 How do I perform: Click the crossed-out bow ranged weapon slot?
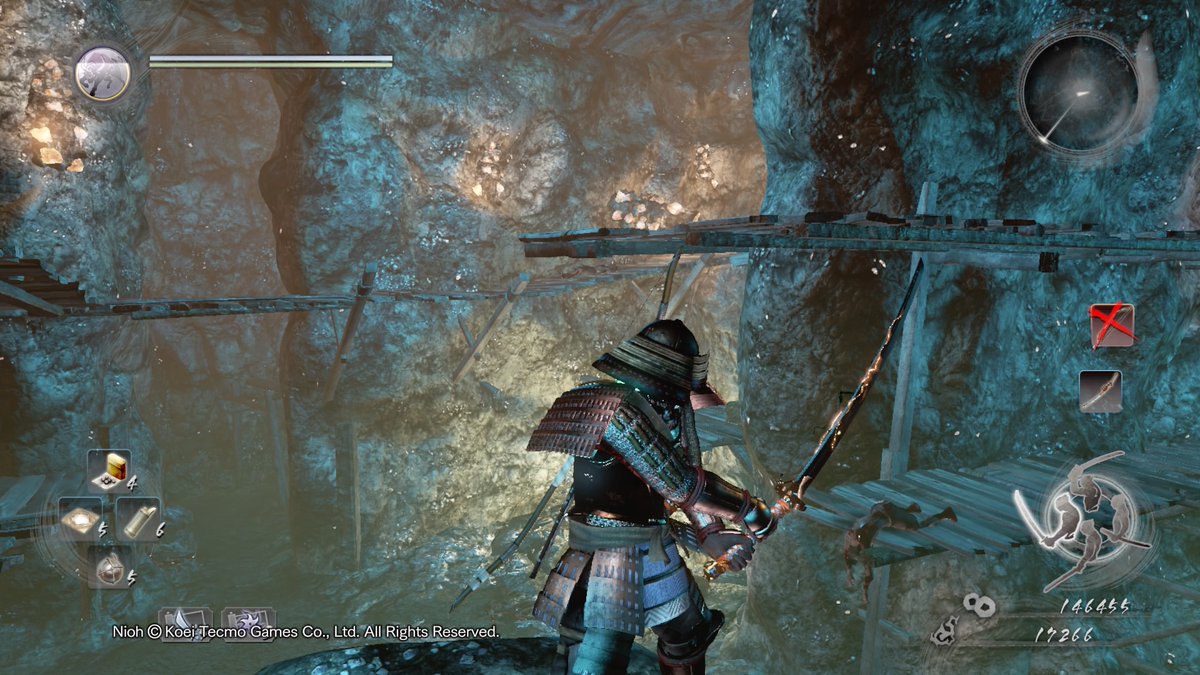(x=1111, y=326)
